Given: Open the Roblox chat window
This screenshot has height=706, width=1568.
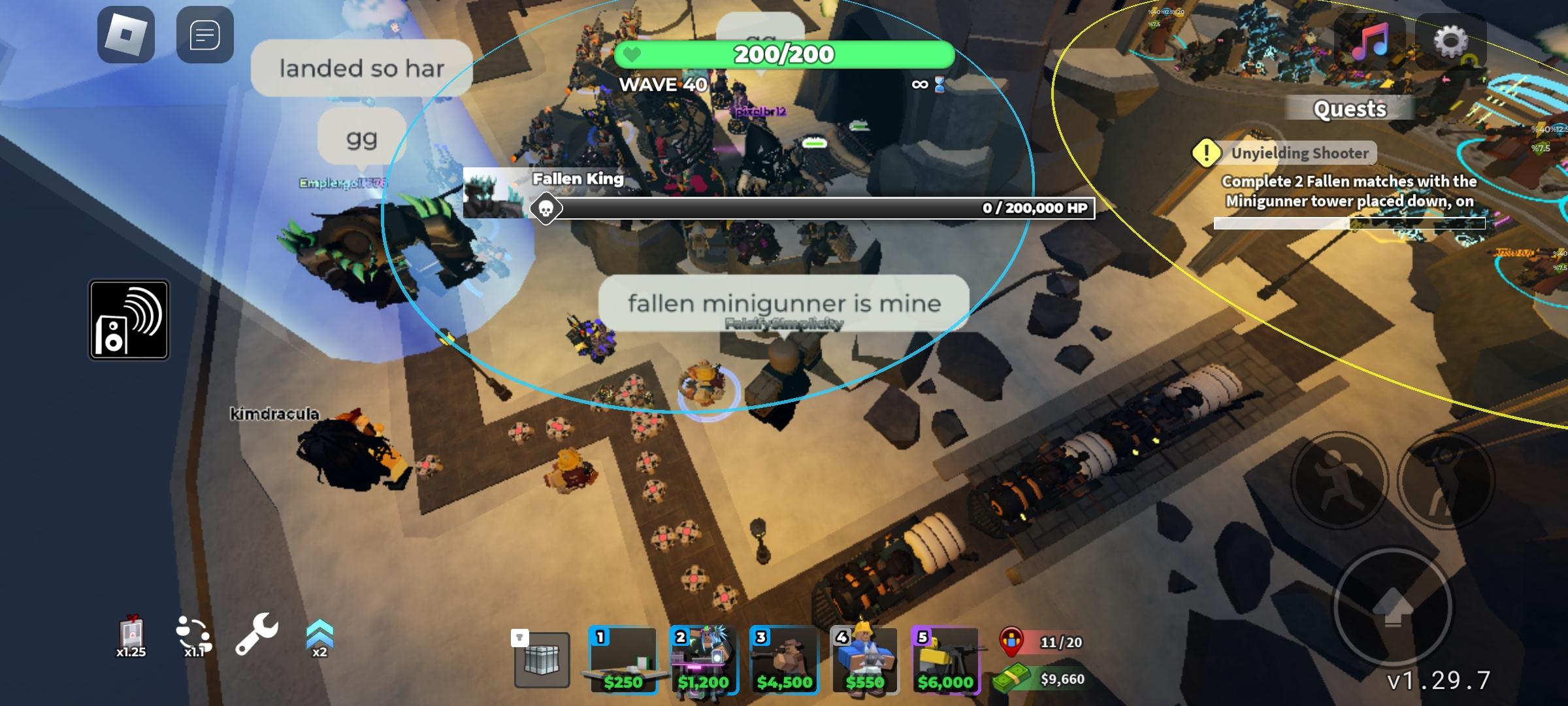Looking at the screenshot, I should click(204, 35).
